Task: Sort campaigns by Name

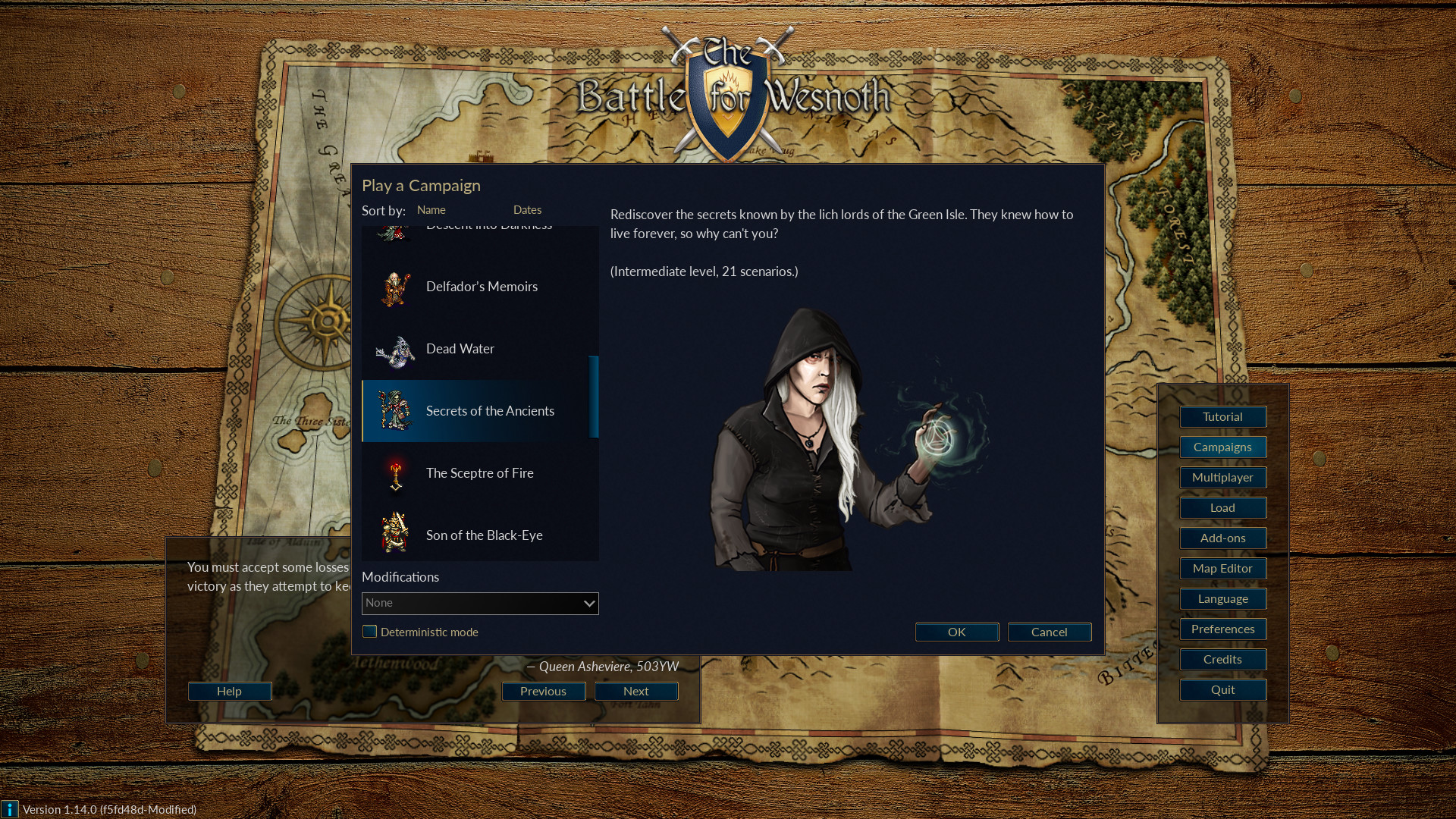Action: 431,210
